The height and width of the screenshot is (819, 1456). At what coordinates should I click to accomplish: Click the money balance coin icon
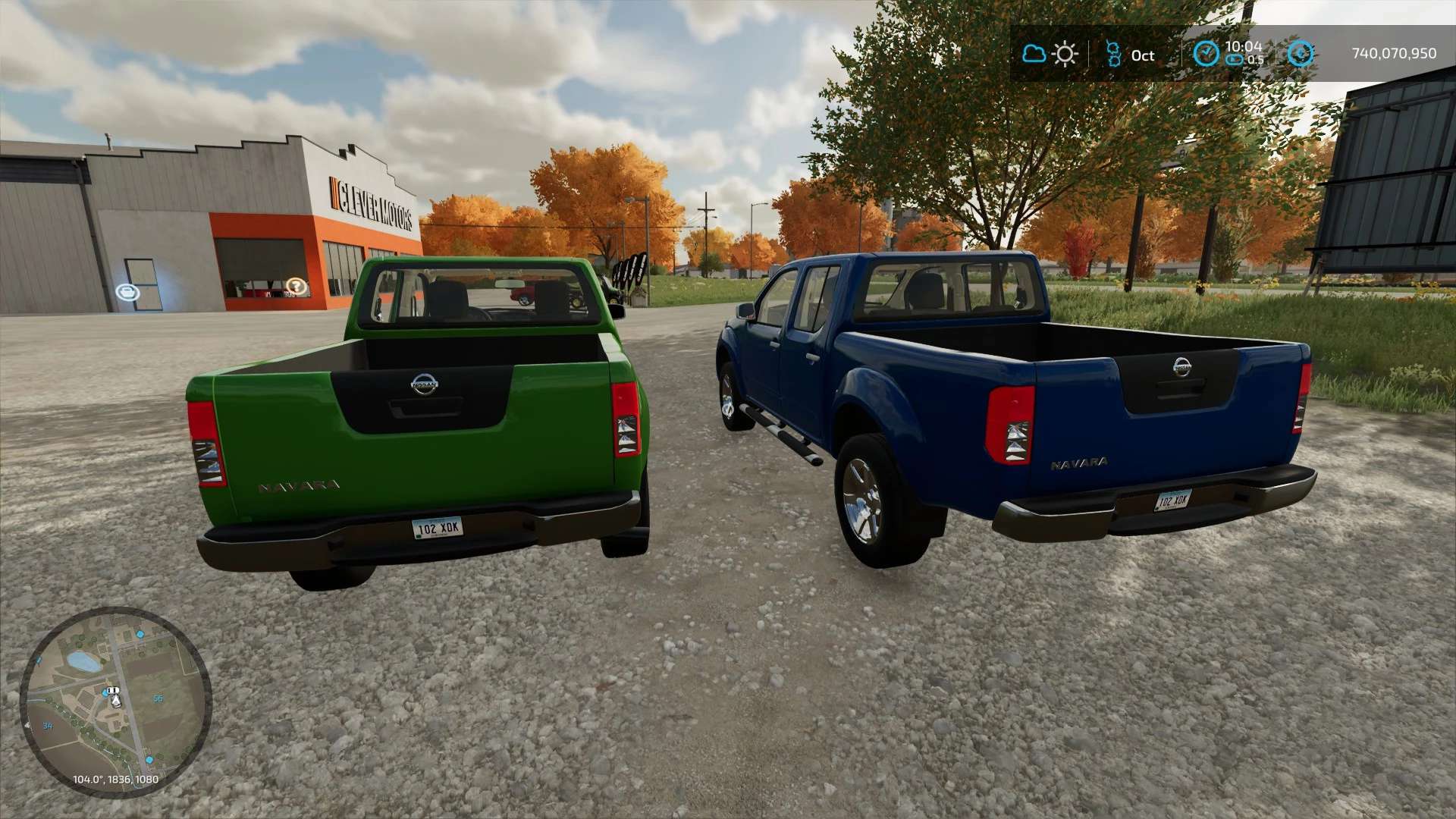[1301, 54]
